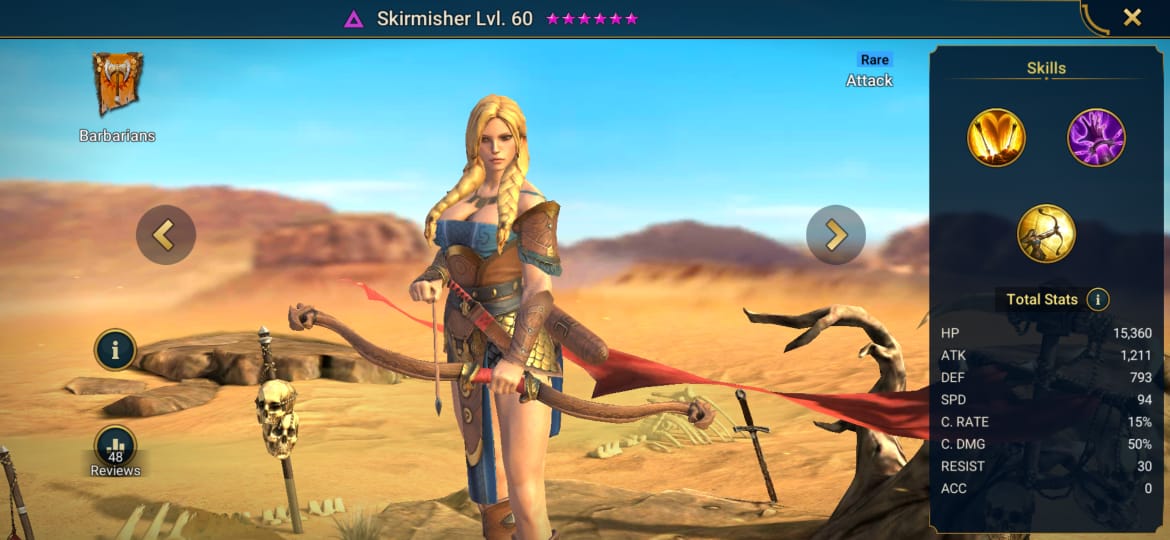Show Total Stats info details
Image resolution: width=1170 pixels, height=540 pixels.
(1098, 299)
